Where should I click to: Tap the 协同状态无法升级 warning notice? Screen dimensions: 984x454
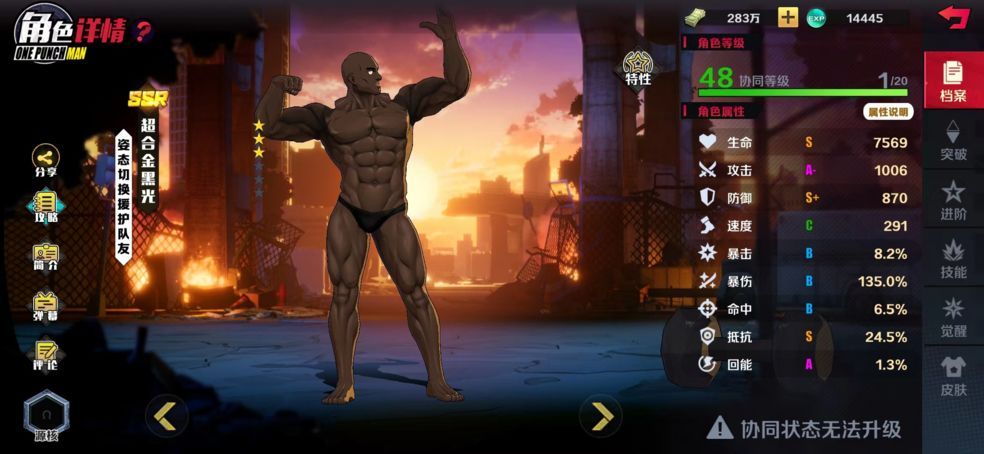804,429
